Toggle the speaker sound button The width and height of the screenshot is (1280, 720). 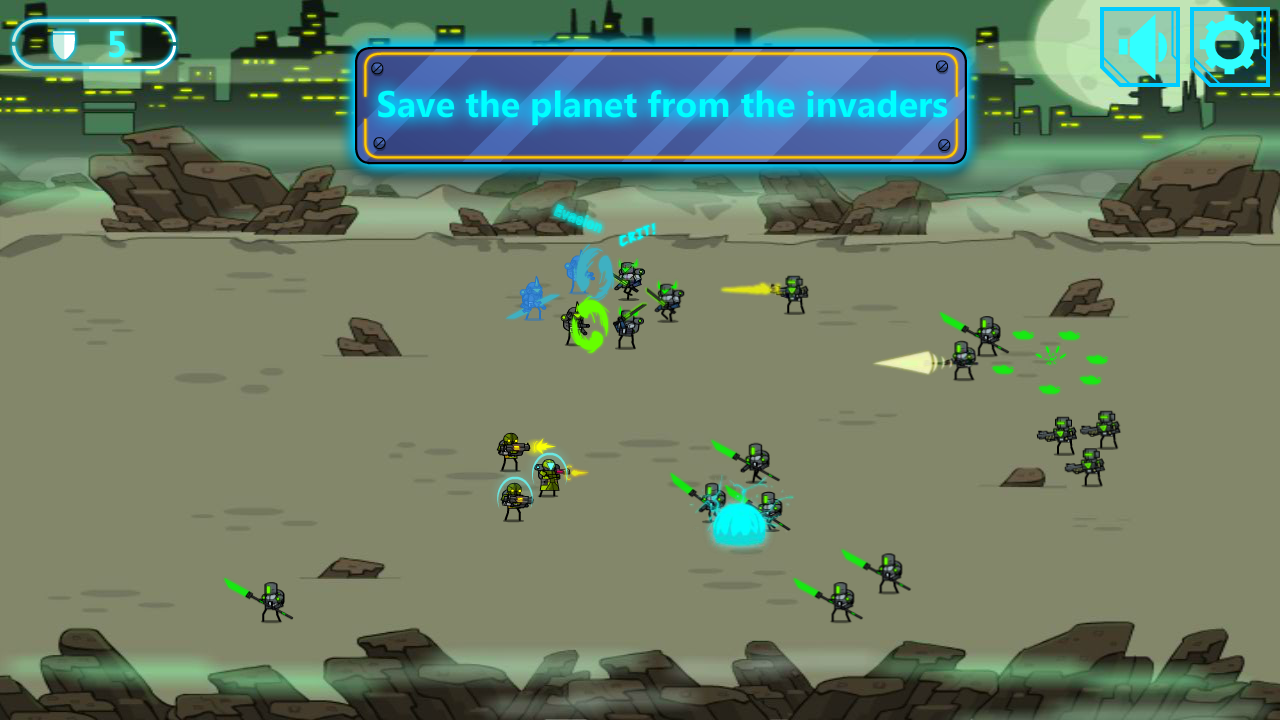pos(1140,45)
